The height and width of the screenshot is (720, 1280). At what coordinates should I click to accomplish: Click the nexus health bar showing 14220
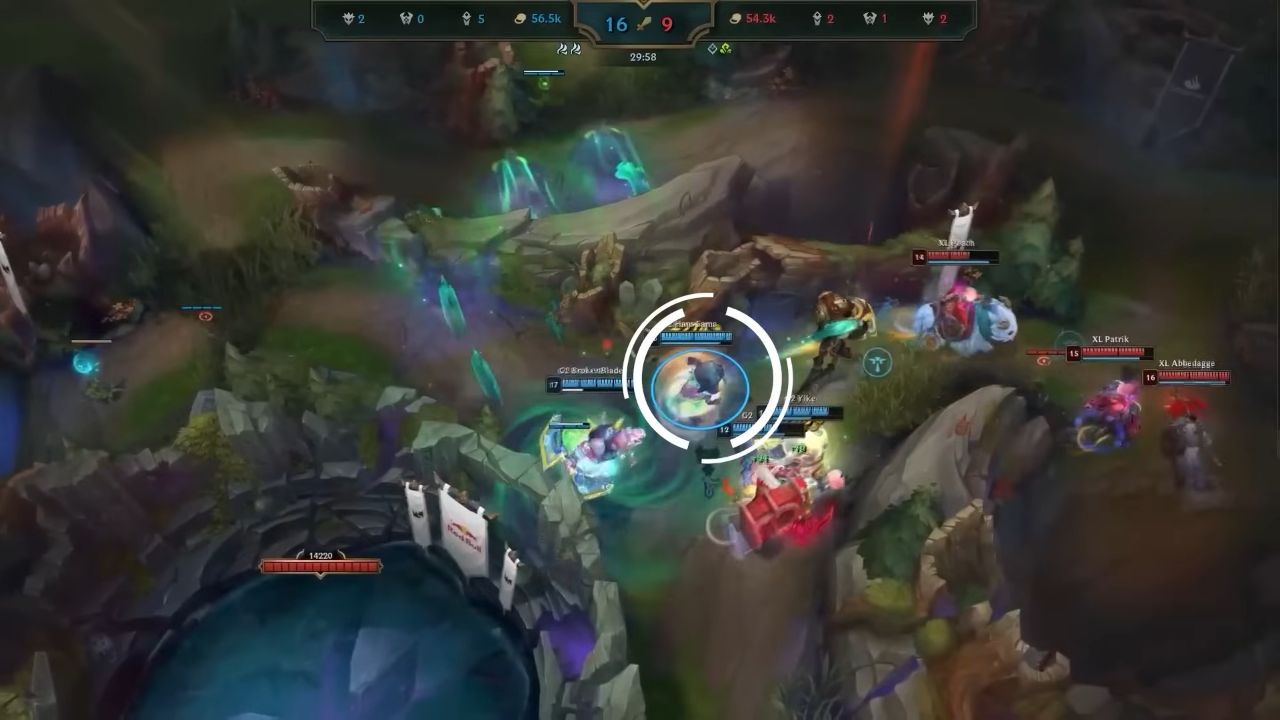pyautogui.click(x=320, y=566)
